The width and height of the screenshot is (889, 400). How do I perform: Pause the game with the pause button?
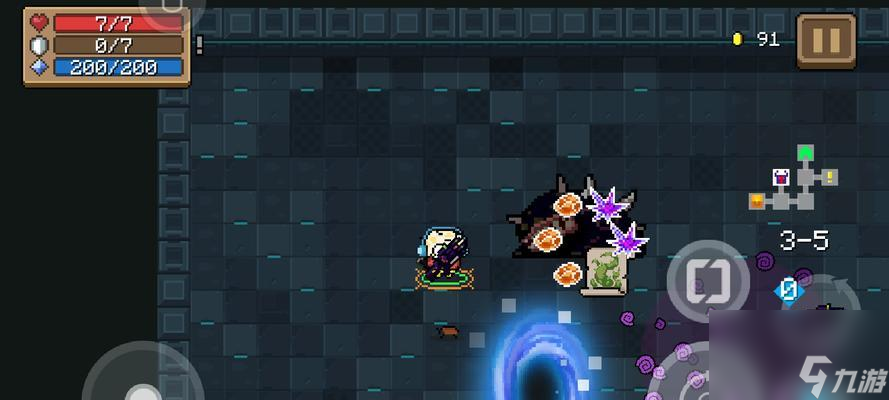825,41
